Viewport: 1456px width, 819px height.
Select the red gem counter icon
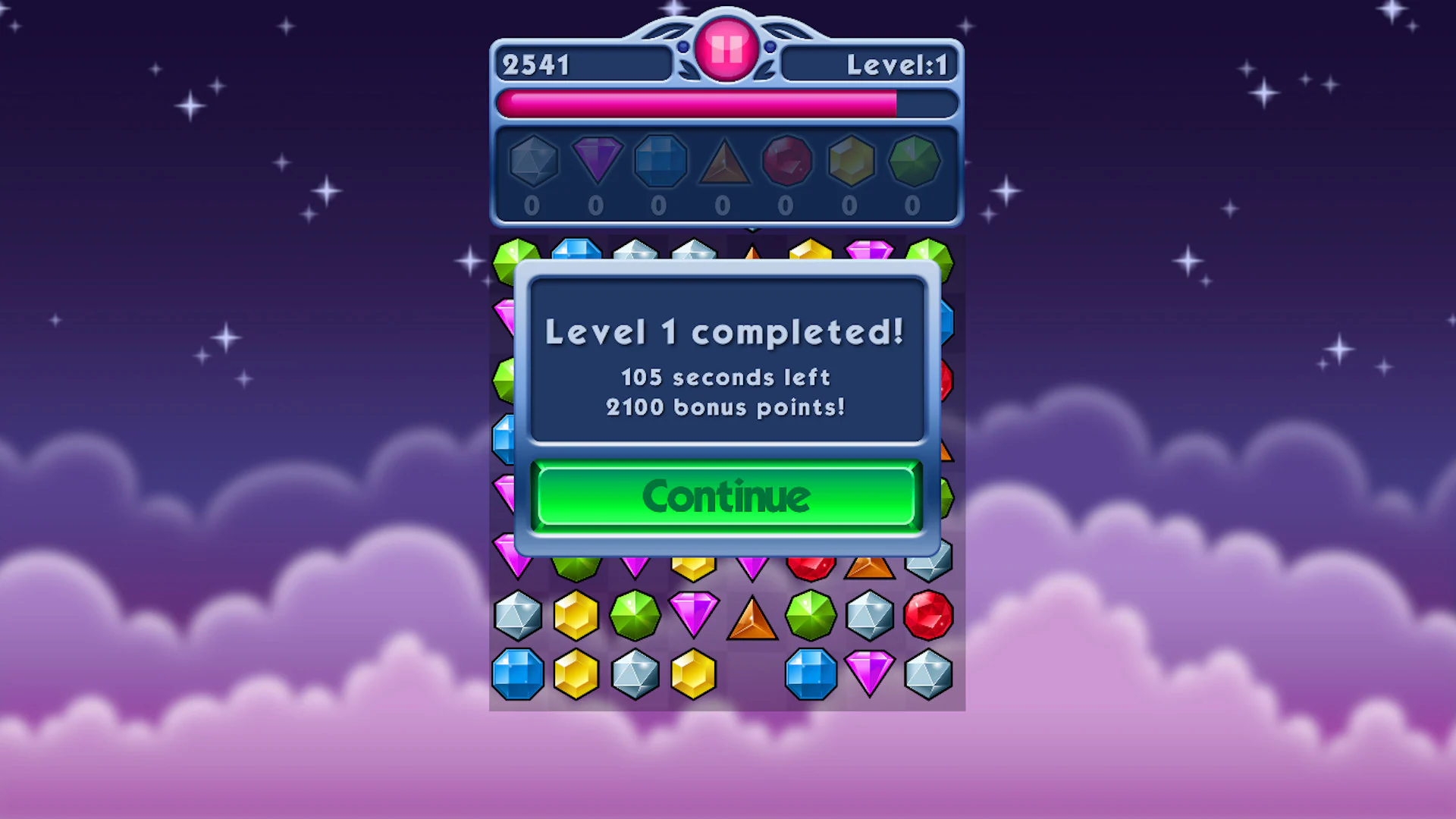(786, 161)
